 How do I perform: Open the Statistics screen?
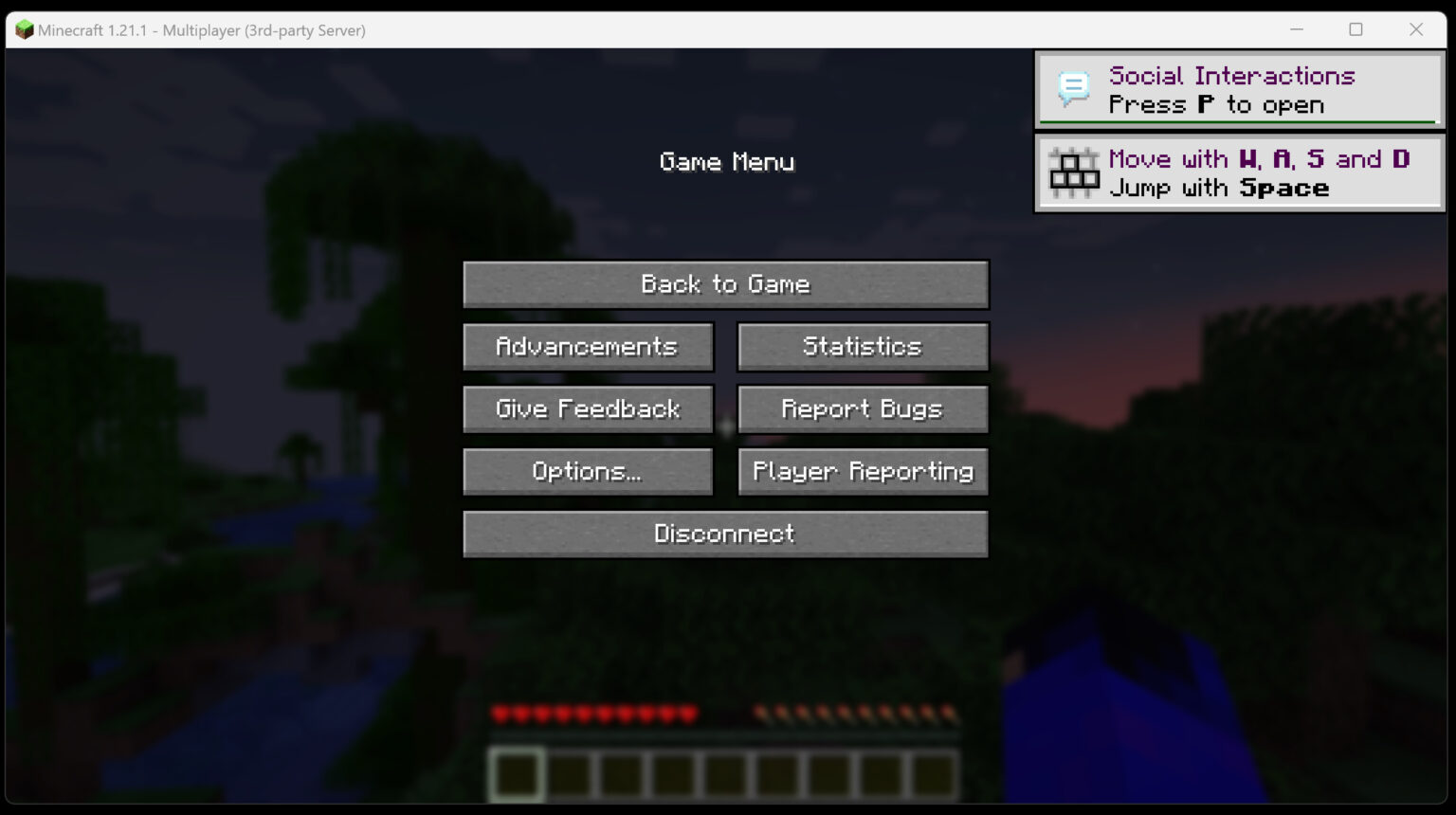[x=862, y=346]
